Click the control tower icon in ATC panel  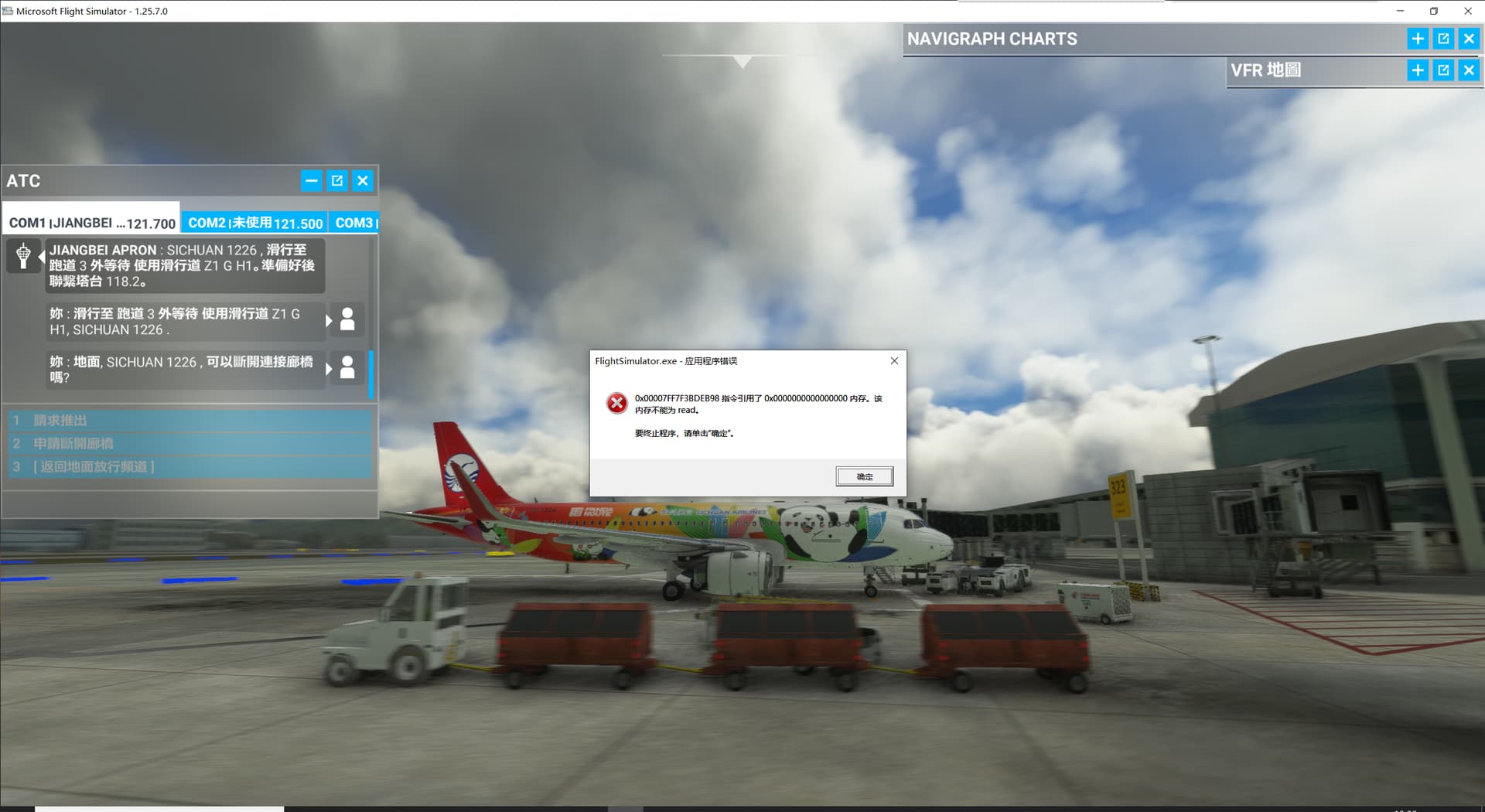click(x=24, y=255)
